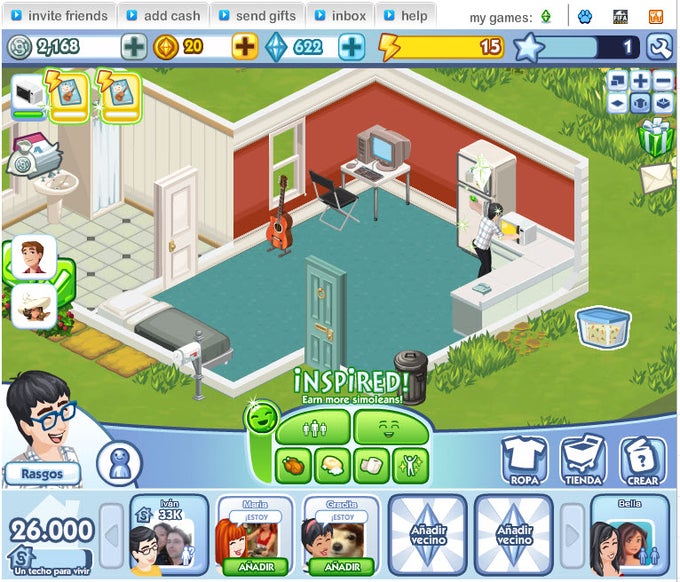Visit neighbor Bella's thumbnail
Image resolution: width=680 pixels, height=582 pixels.
click(629, 537)
